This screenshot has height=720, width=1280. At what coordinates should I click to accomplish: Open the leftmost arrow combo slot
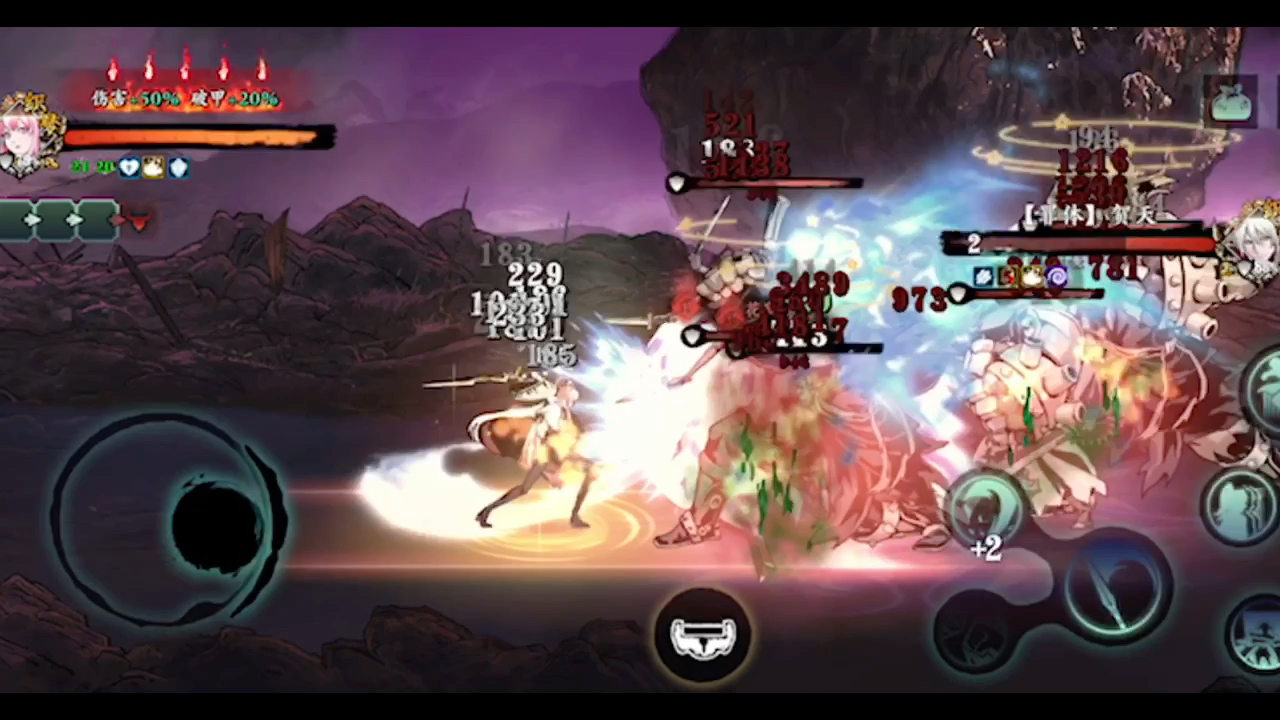click(x=31, y=220)
